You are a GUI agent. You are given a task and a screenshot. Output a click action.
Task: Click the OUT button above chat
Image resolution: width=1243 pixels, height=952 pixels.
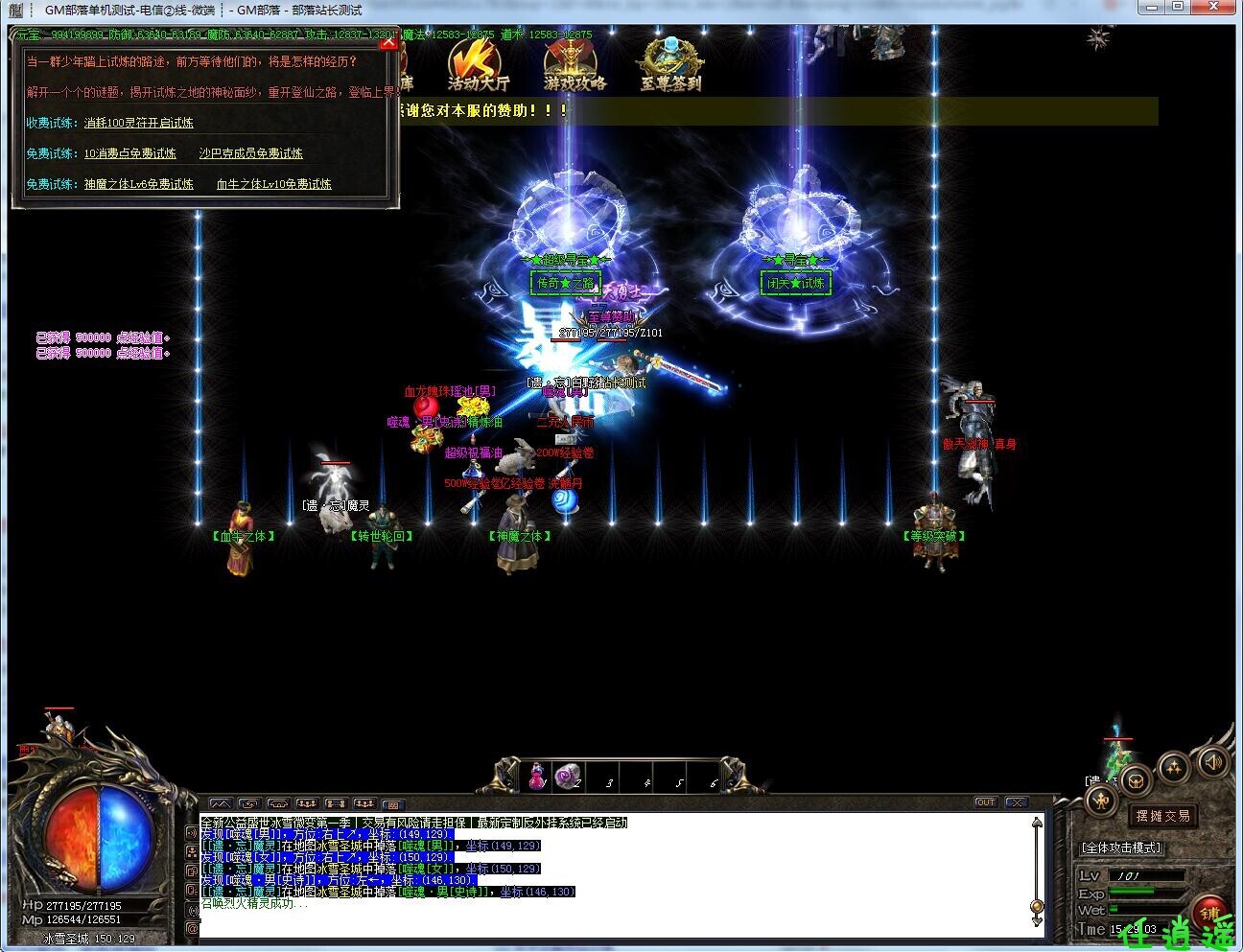(x=985, y=802)
